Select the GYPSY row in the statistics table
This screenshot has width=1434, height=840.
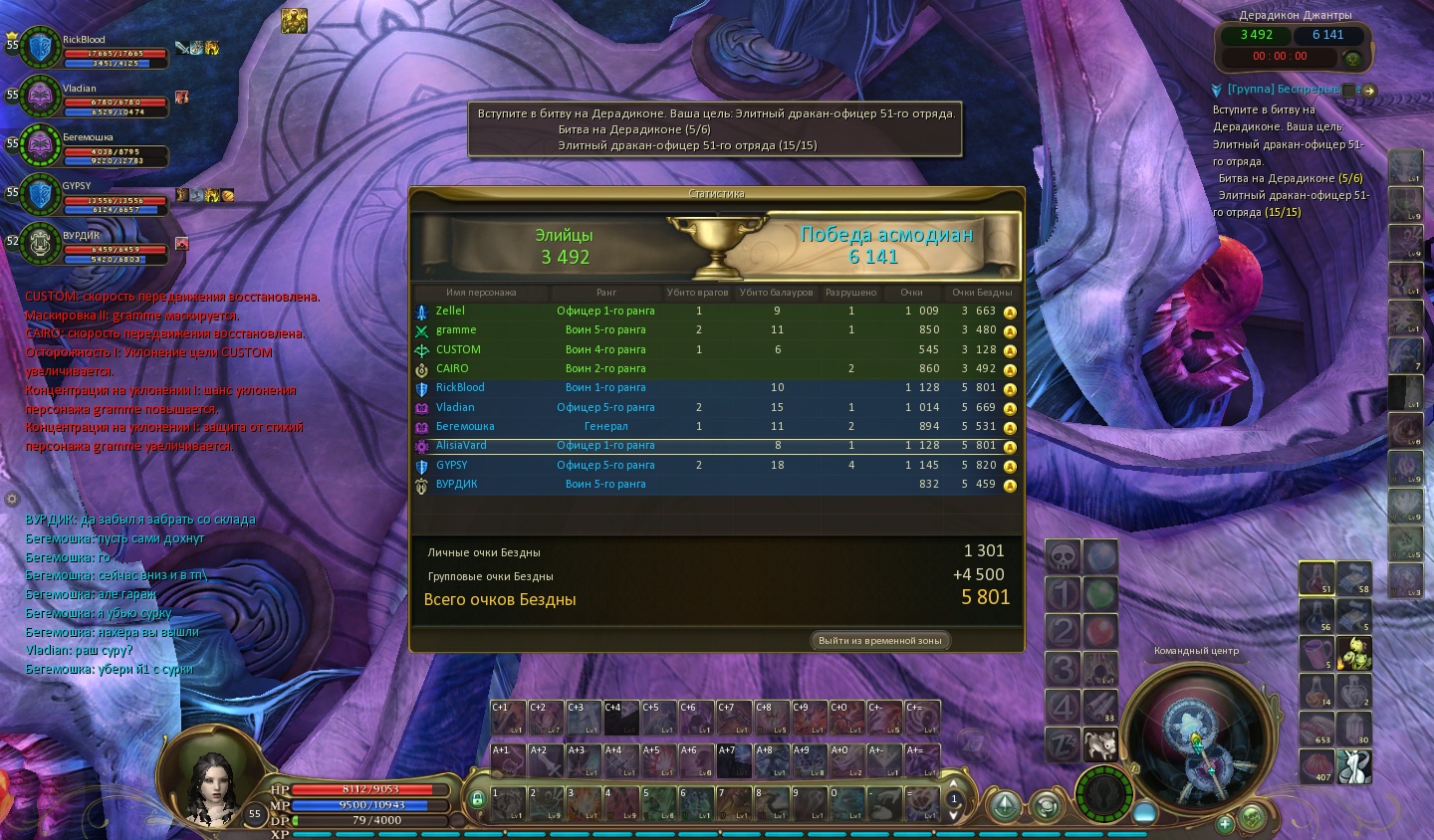coord(717,465)
